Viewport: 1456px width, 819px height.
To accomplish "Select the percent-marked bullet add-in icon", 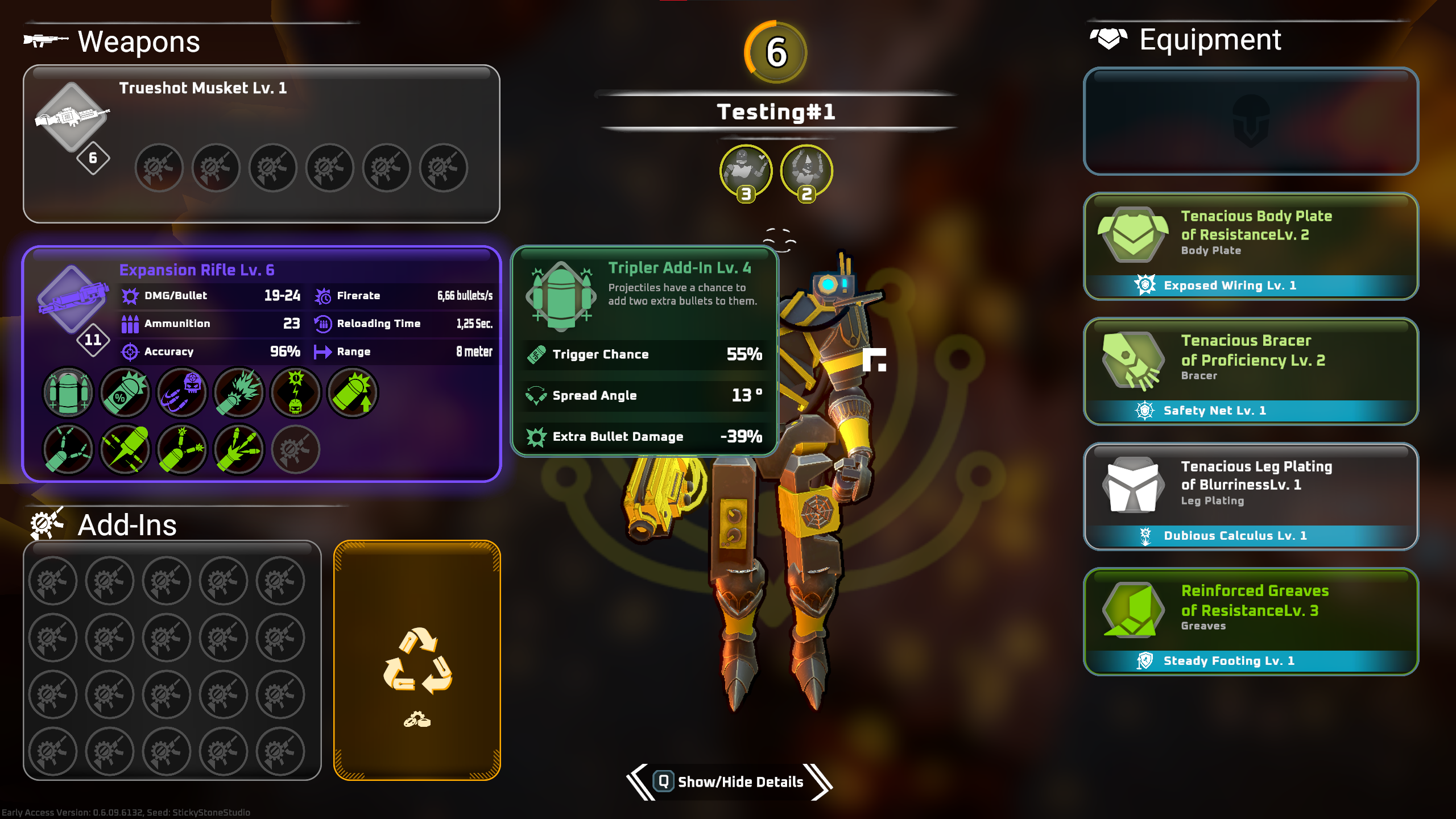I will [x=125, y=392].
